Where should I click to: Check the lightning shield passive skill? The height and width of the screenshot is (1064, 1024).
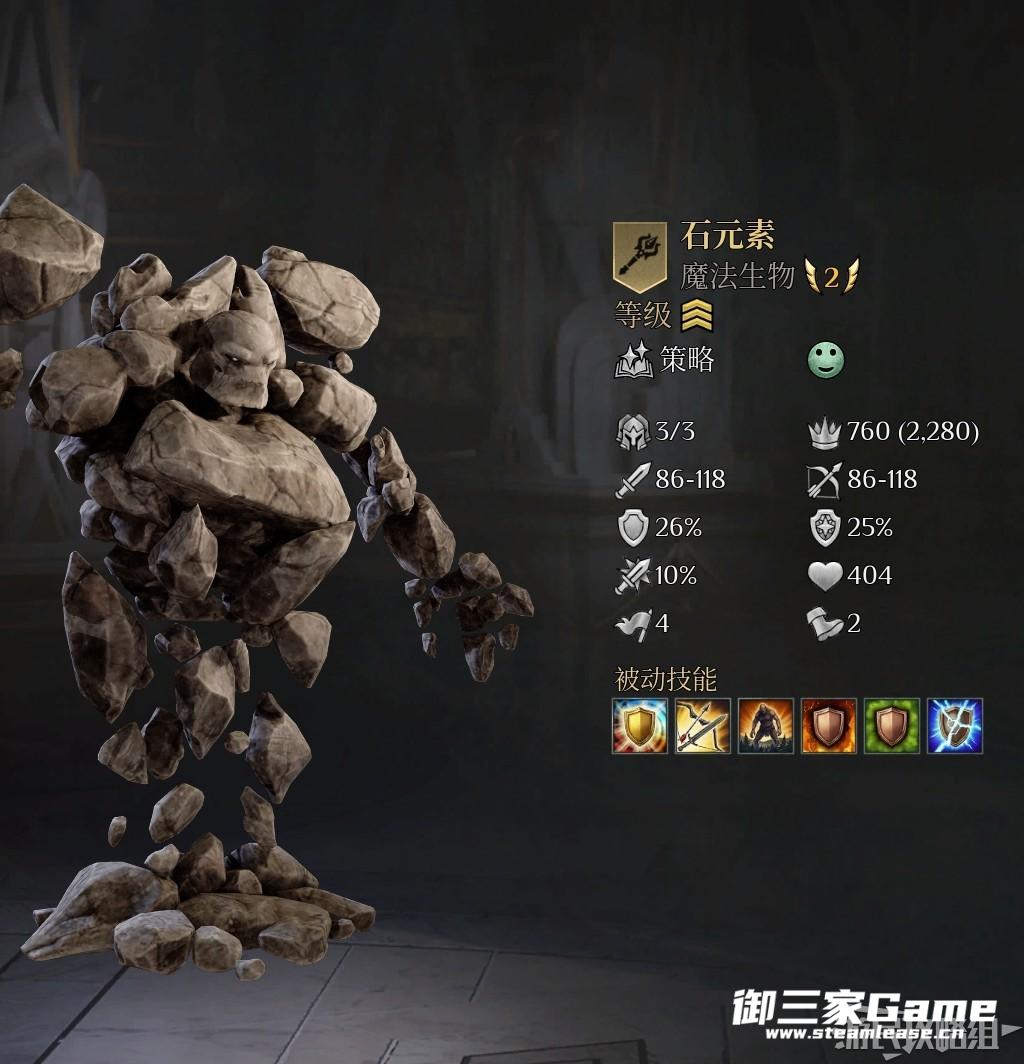click(955, 726)
